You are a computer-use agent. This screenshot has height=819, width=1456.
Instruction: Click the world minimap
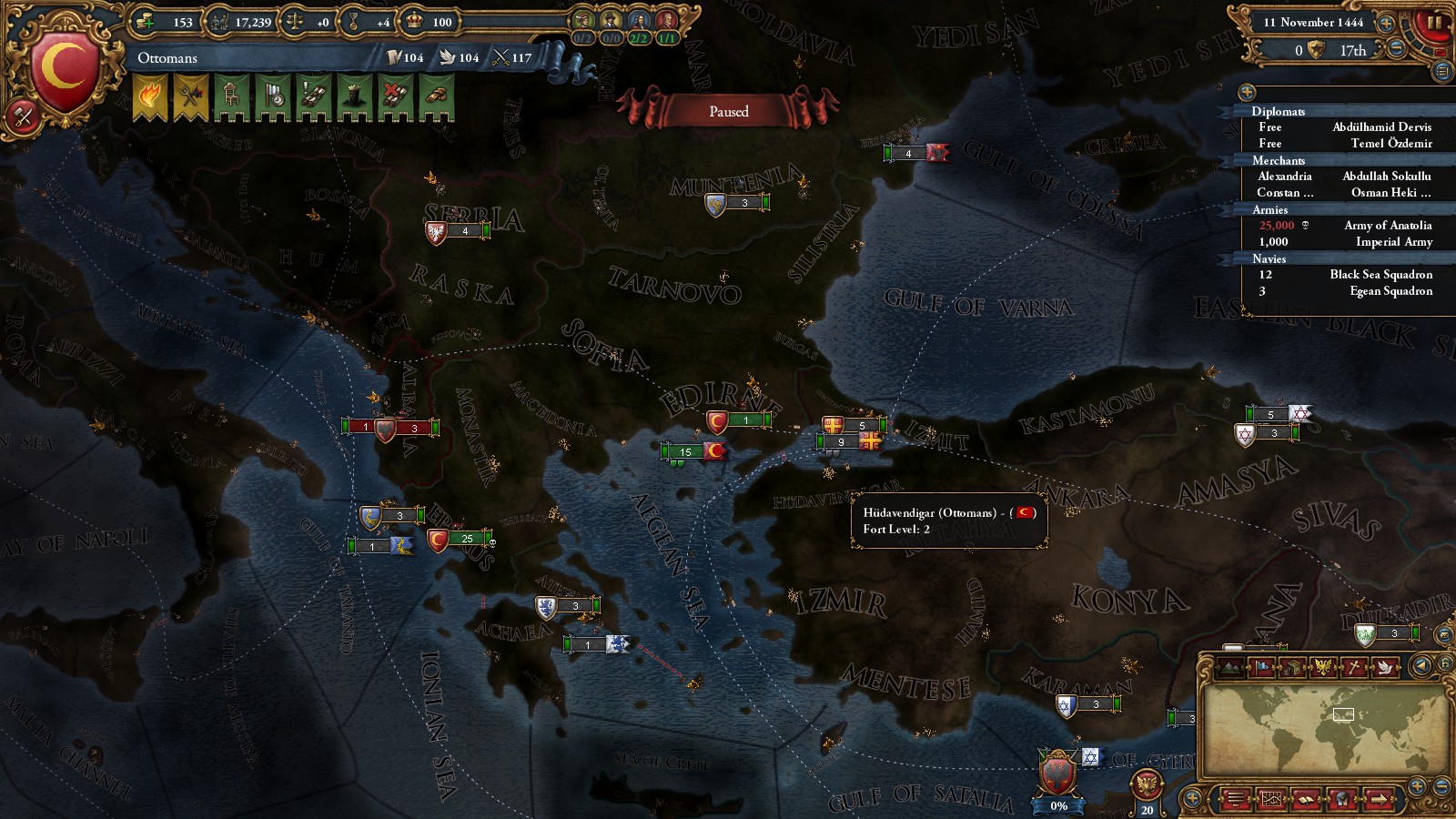(1324, 728)
